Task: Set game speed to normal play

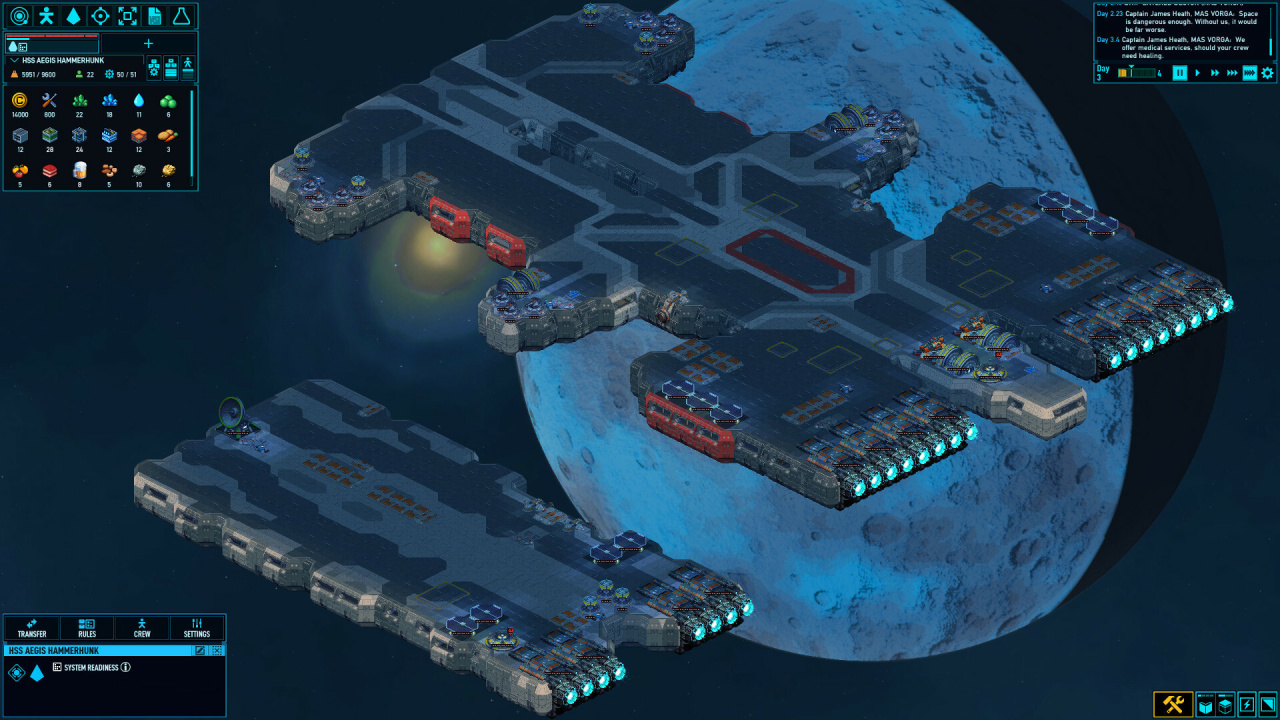Action: tap(1197, 73)
